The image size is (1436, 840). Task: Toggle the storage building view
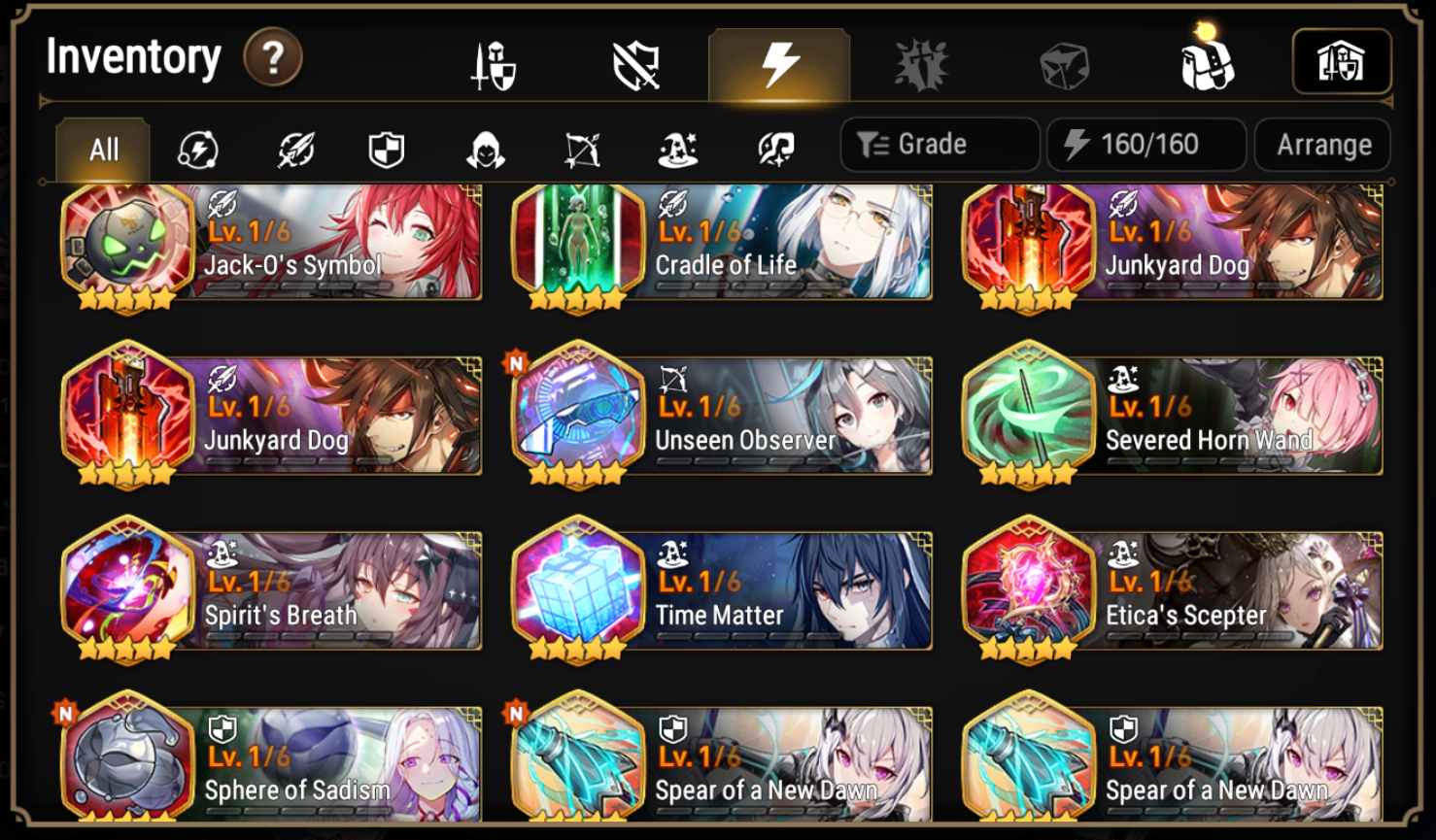click(1343, 60)
